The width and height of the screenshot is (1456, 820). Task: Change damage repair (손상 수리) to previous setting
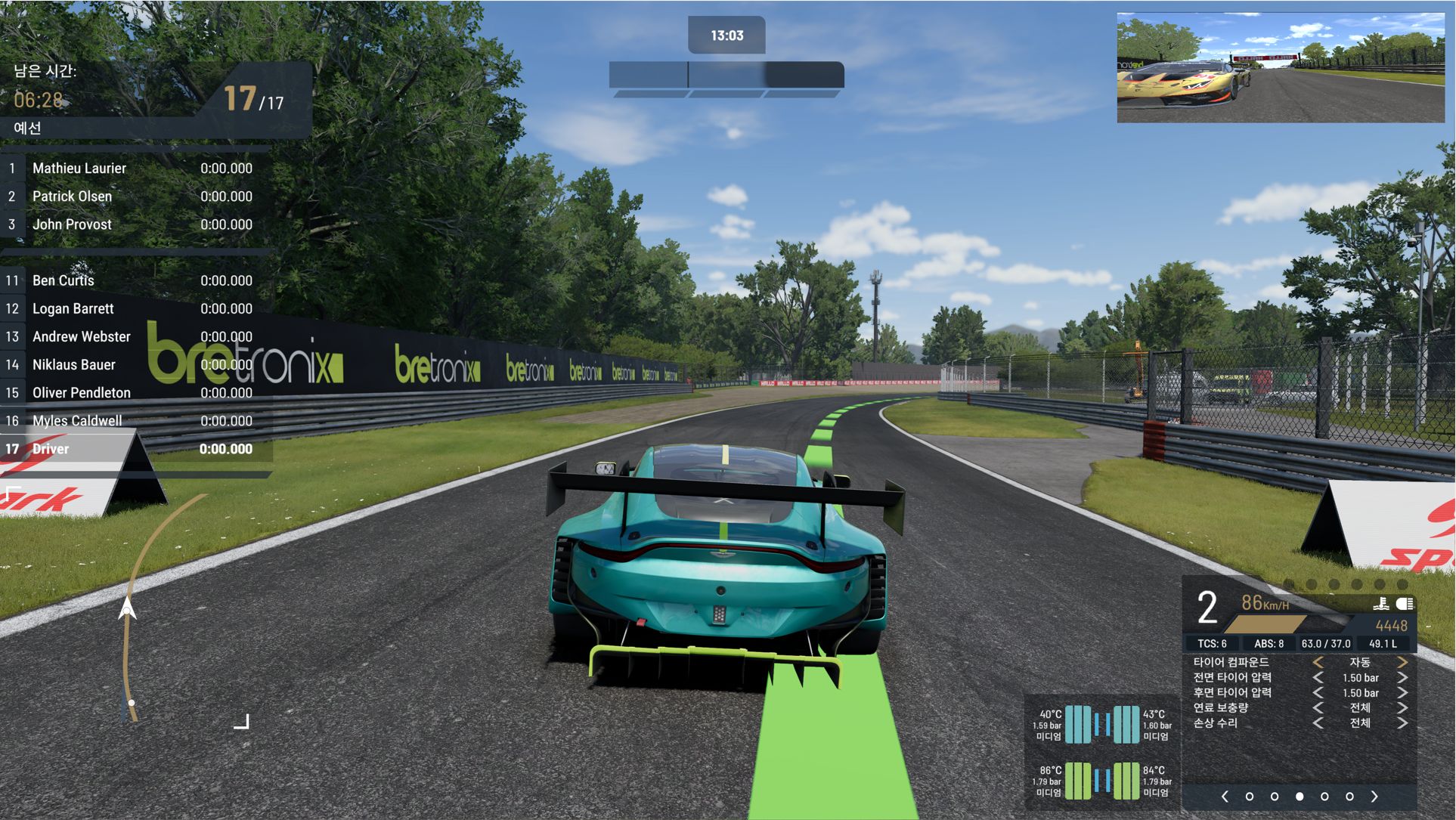tap(1318, 723)
